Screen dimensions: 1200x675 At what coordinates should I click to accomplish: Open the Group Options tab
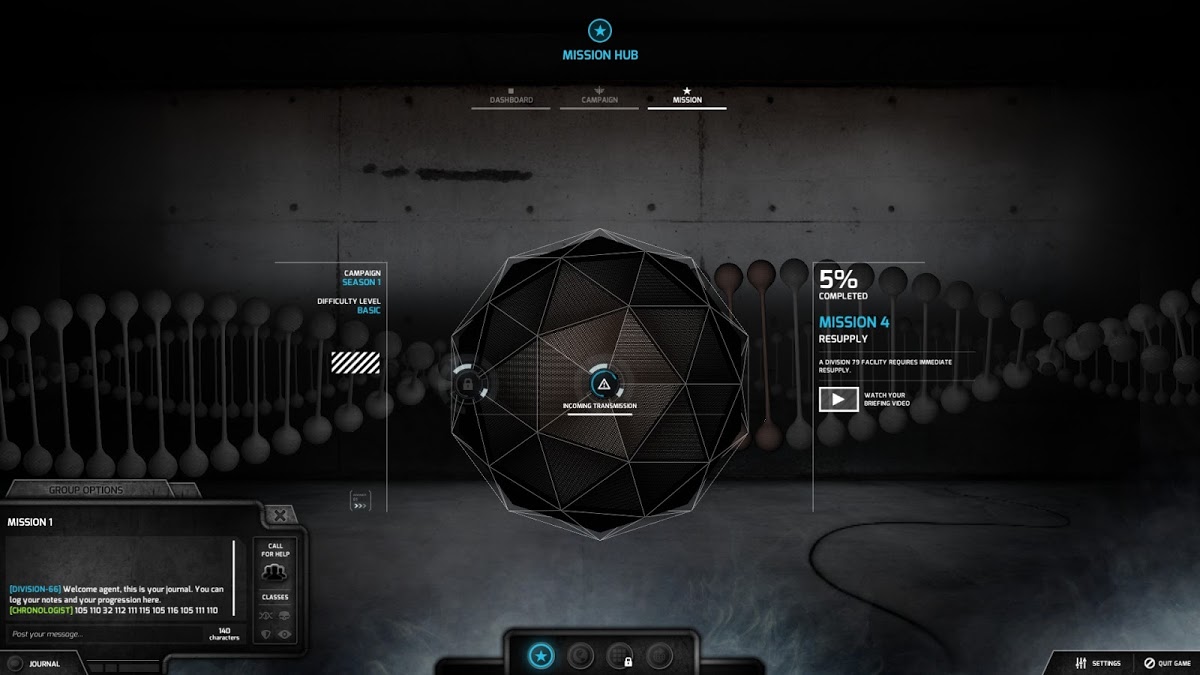click(86, 490)
